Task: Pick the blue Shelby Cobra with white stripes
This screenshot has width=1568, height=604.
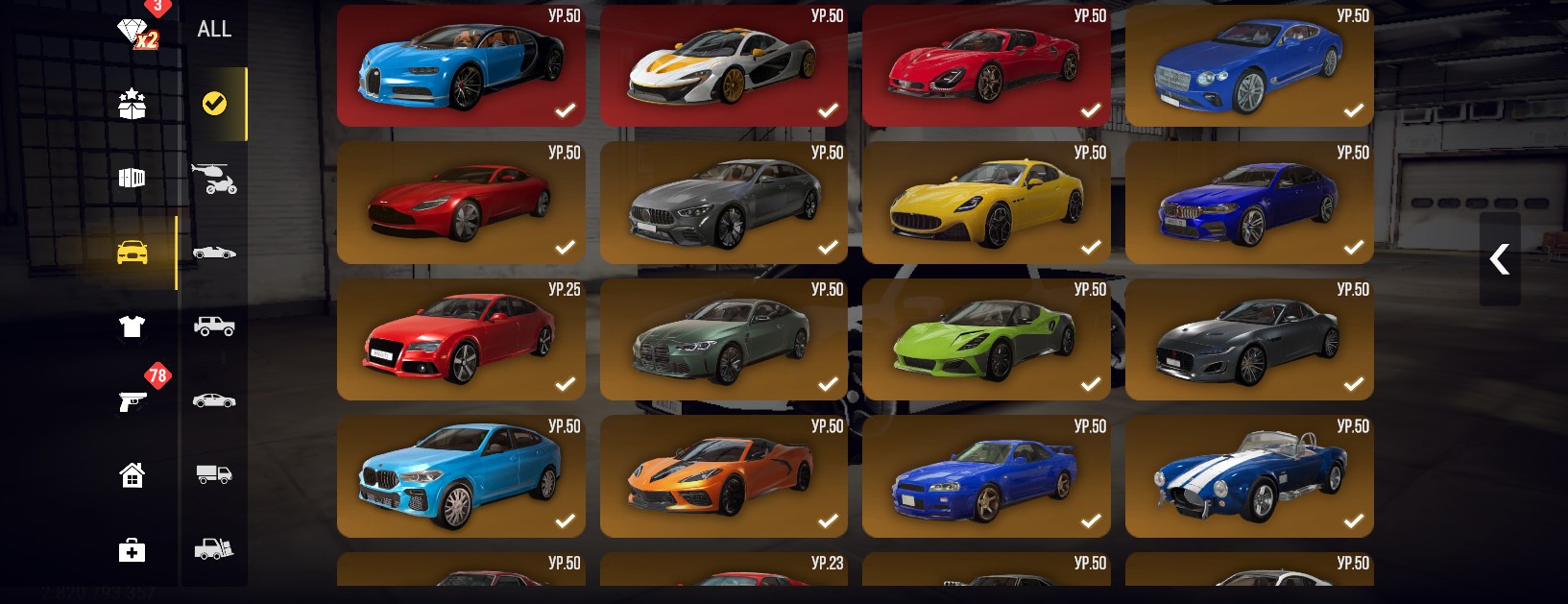Action: point(1248,476)
